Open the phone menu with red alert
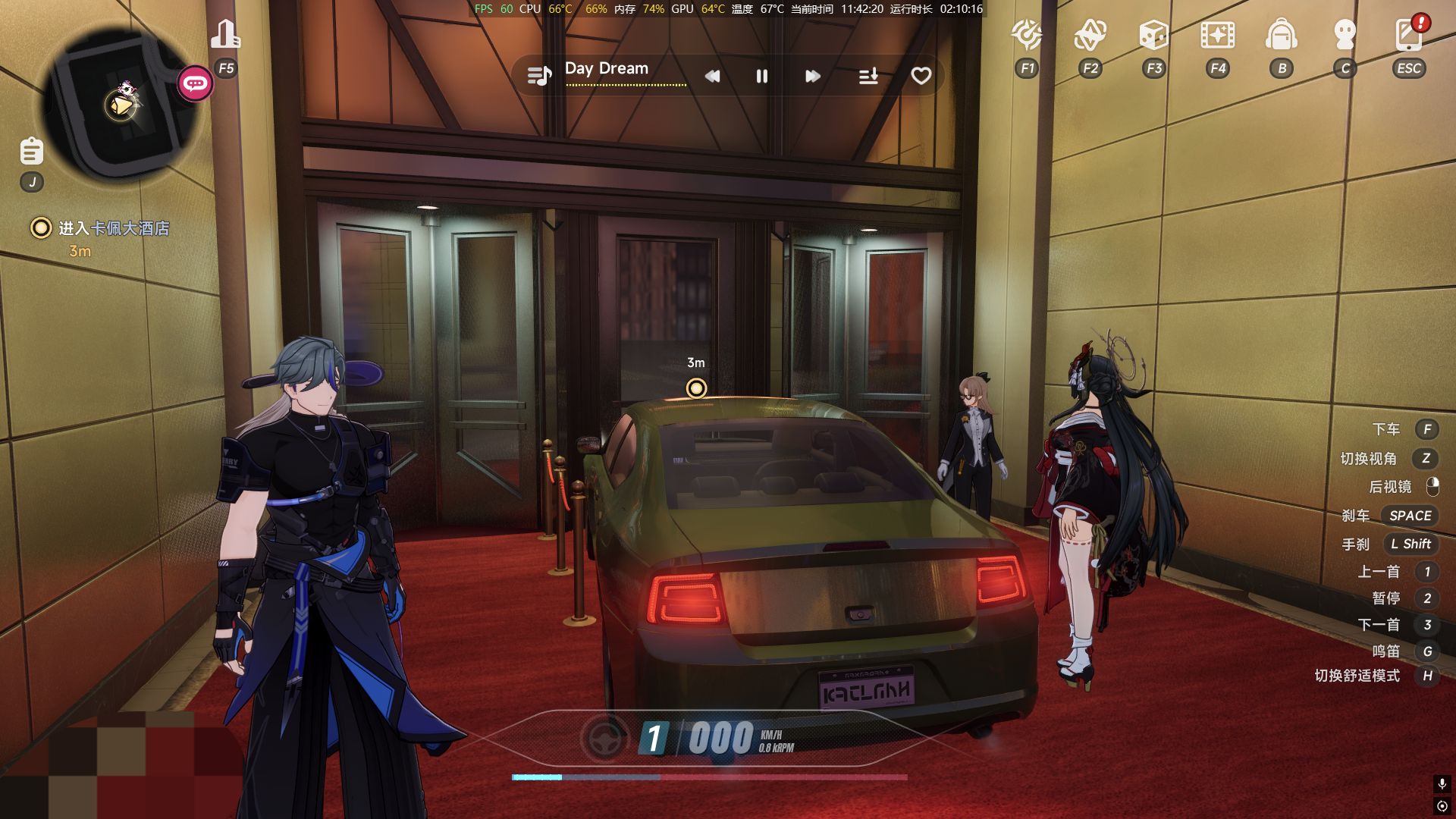Viewport: 1456px width, 819px height. point(1408,35)
